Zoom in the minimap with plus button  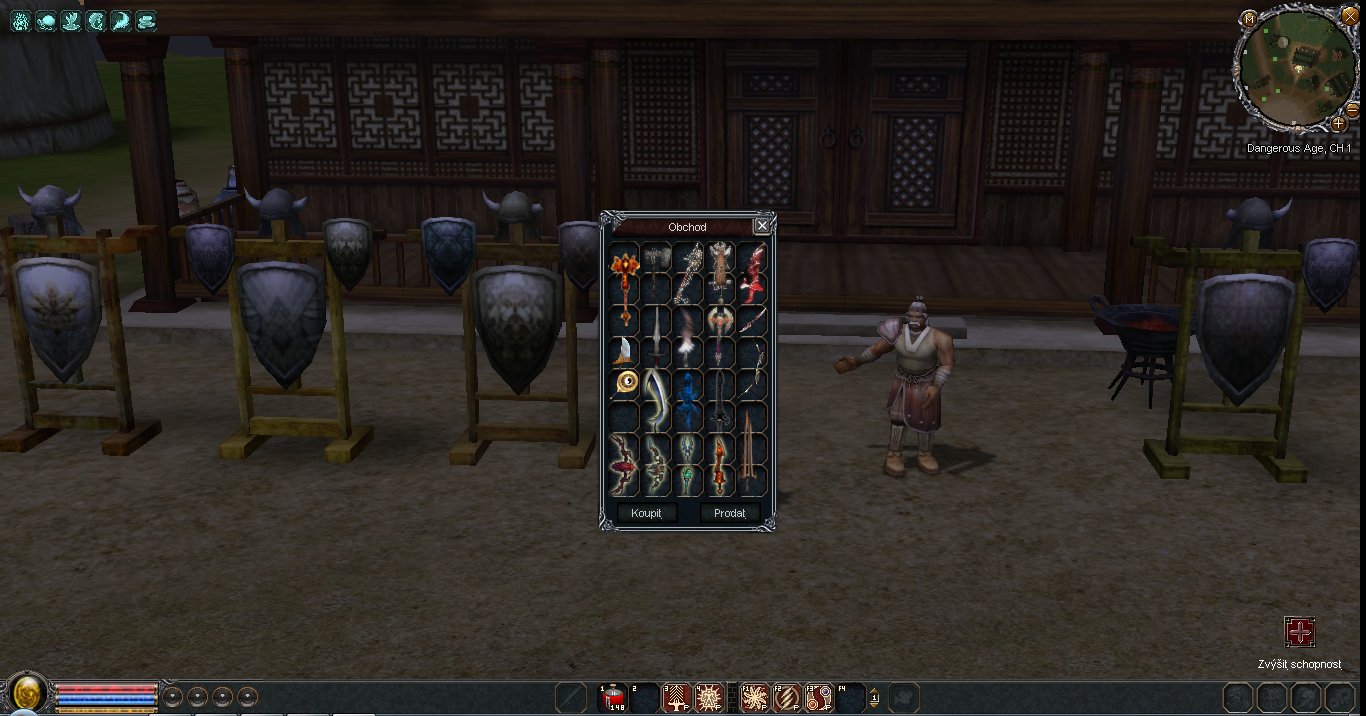click(1338, 124)
